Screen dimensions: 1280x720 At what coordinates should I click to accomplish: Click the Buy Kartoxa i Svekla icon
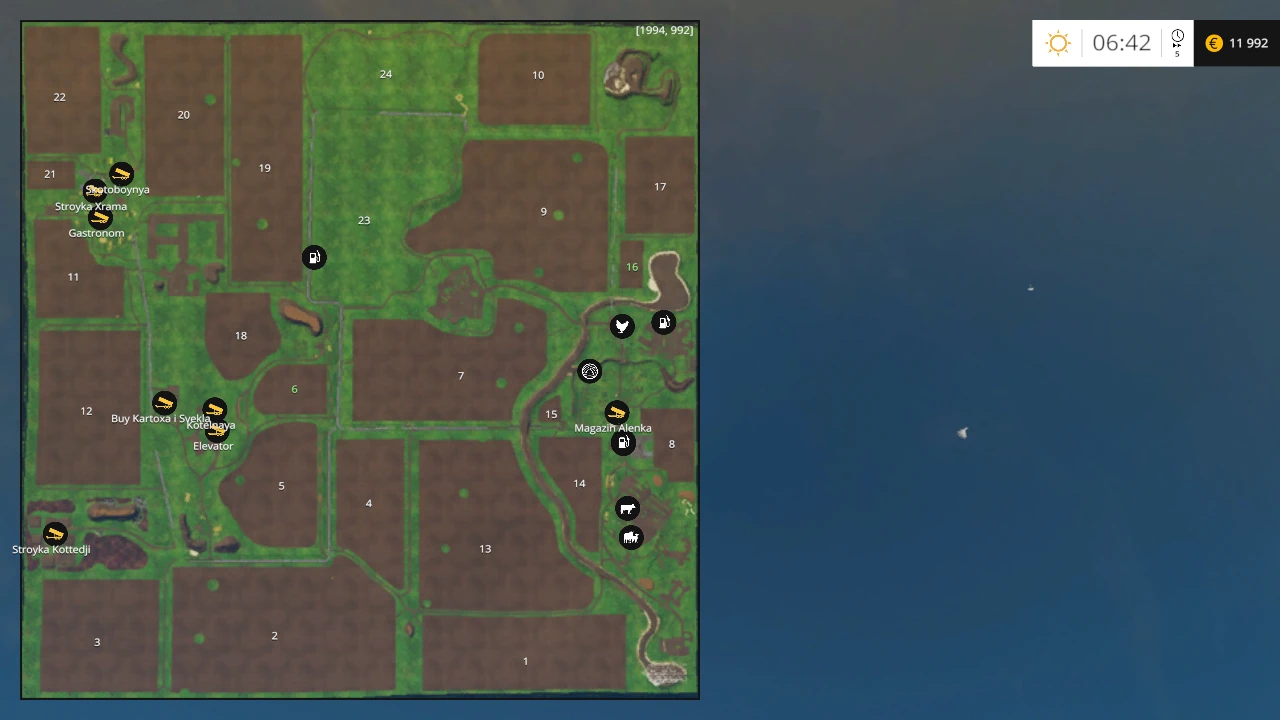[x=164, y=402]
